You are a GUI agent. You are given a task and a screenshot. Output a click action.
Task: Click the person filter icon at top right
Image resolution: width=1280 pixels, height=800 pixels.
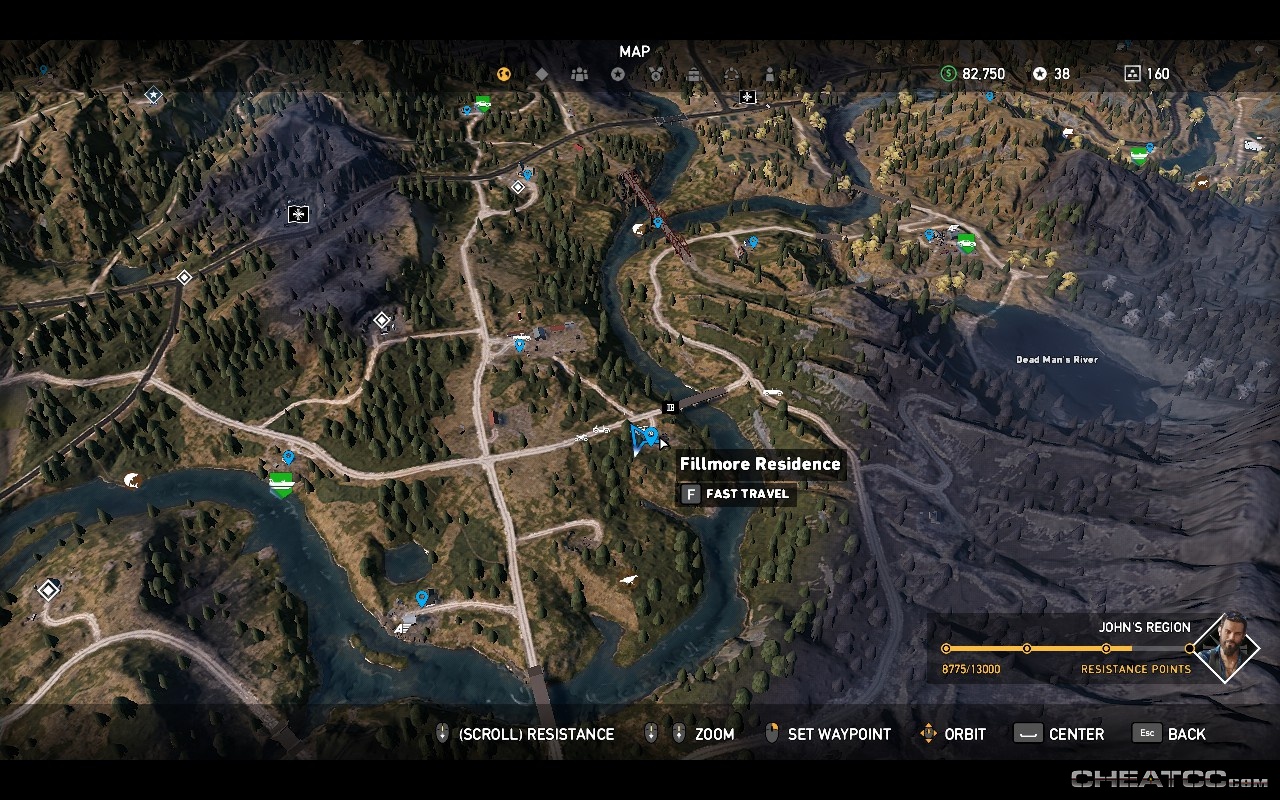coord(769,73)
